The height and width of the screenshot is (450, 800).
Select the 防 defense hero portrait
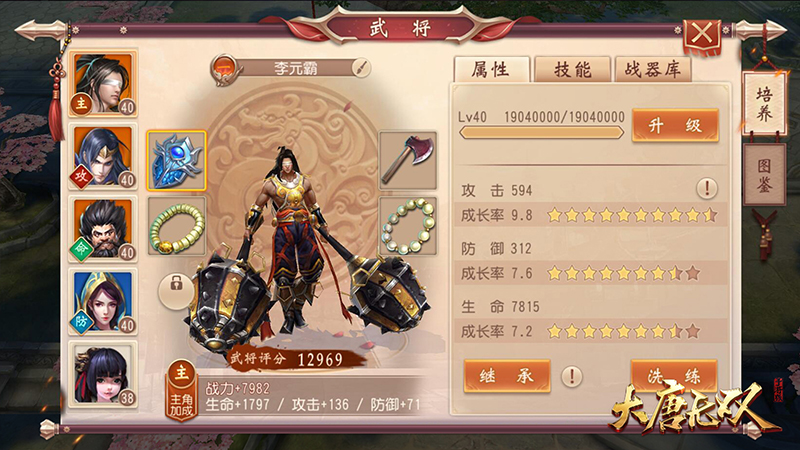click(x=103, y=302)
